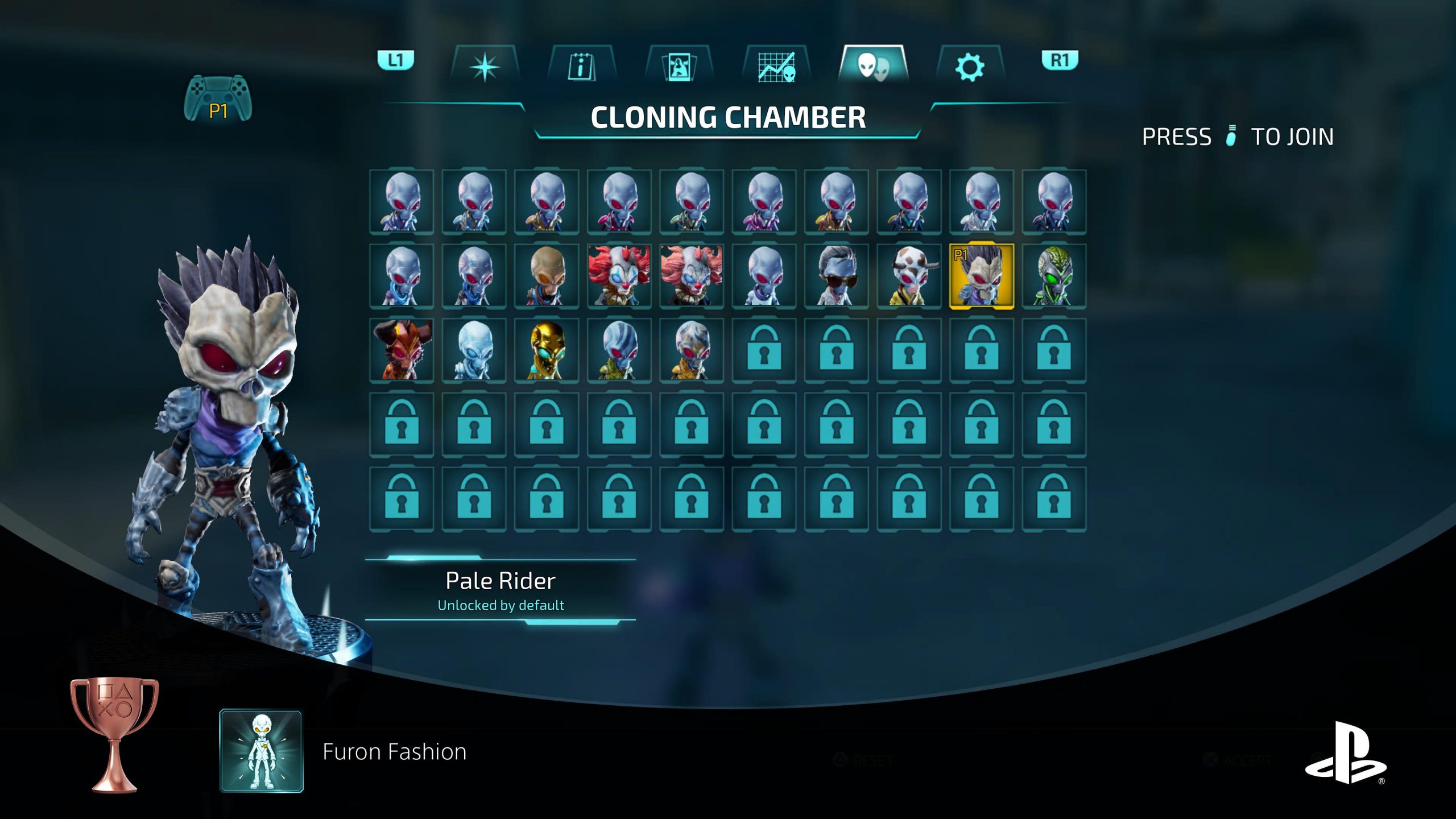The width and height of the screenshot is (1456, 819).
Task: View the statistics chart tab
Action: coord(776,67)
